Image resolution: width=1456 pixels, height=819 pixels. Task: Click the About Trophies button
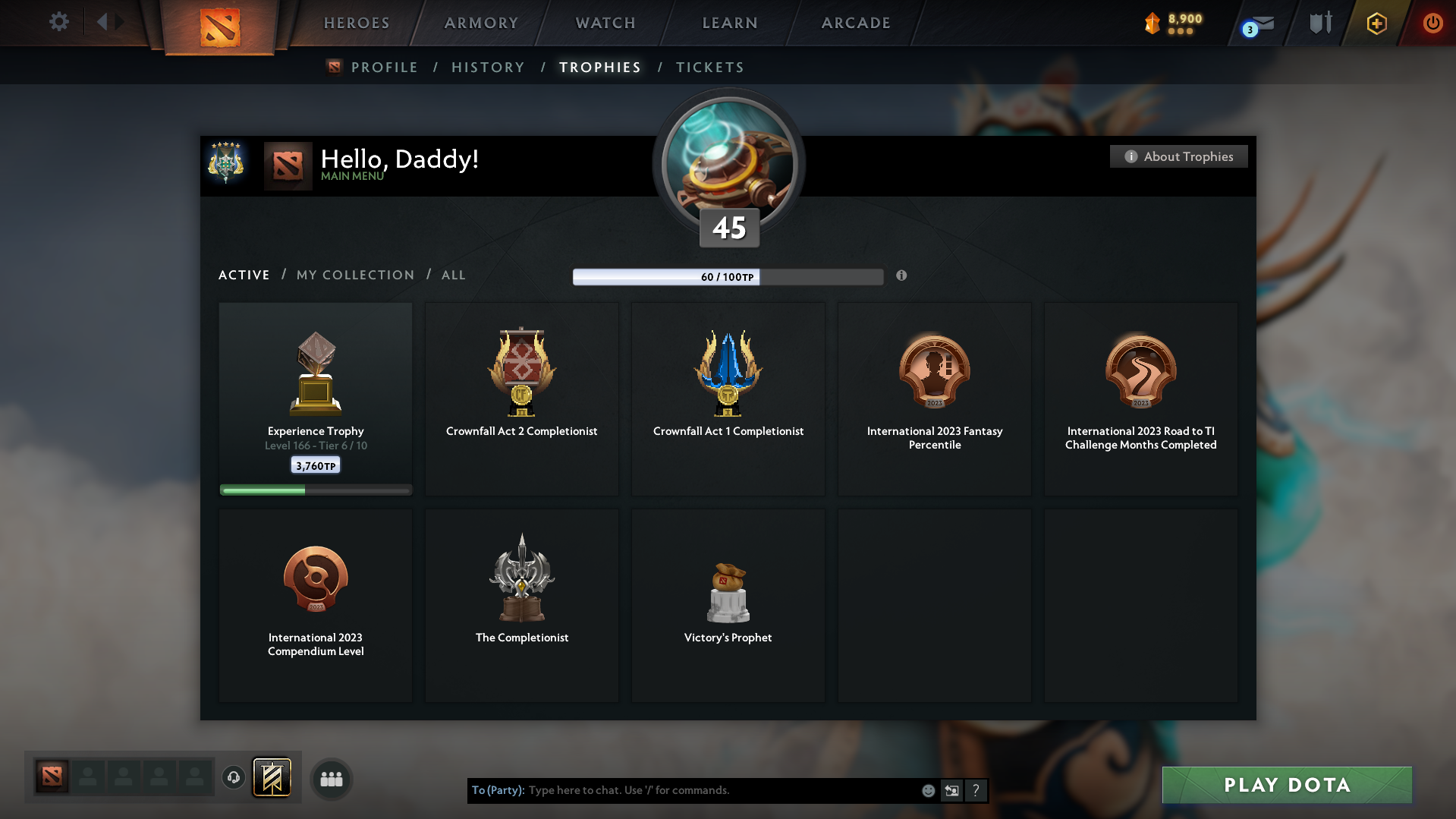pyautogui.click(x=1178, y=156)
